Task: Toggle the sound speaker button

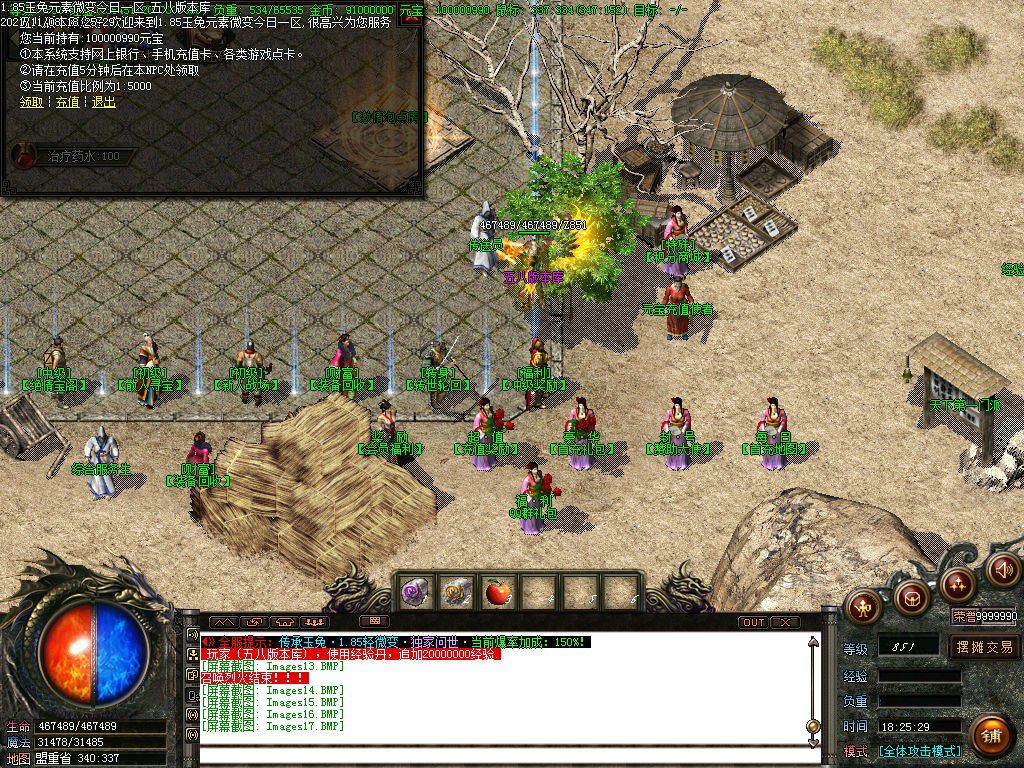Action: point(1003,569)
